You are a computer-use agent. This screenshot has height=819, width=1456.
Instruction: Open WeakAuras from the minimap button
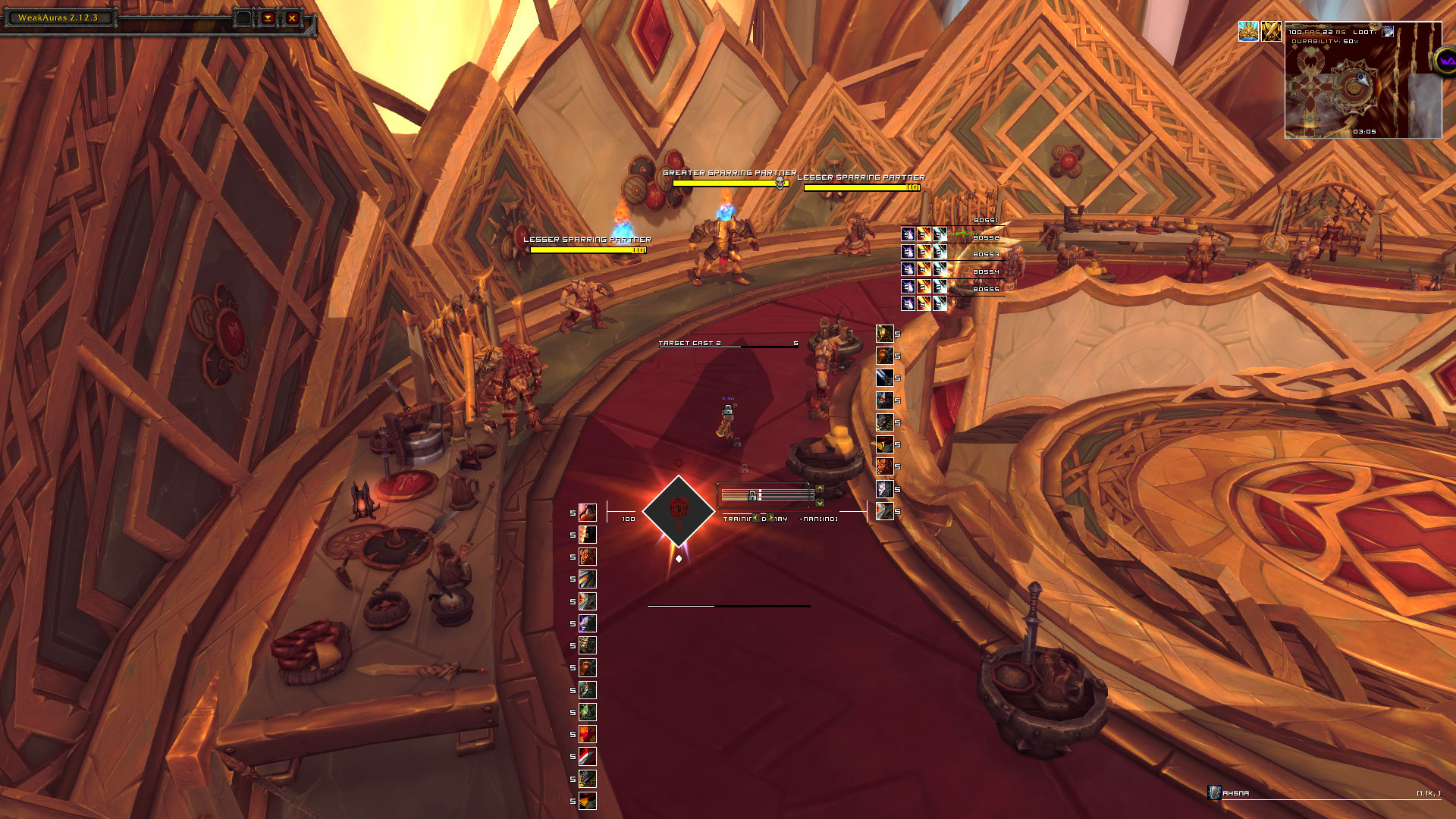[x=1444, y=61]
